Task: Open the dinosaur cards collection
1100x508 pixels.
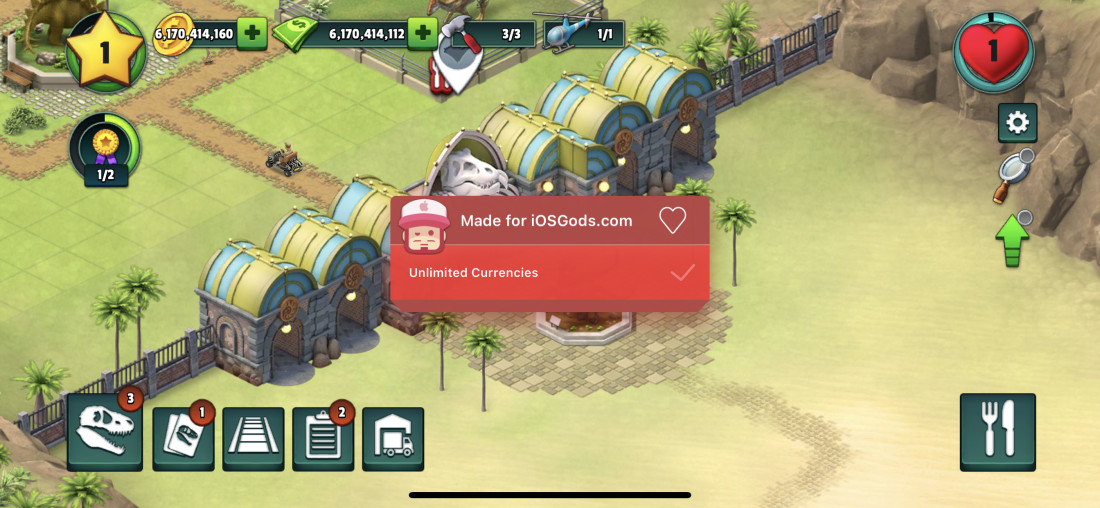Action: point(183,438)
